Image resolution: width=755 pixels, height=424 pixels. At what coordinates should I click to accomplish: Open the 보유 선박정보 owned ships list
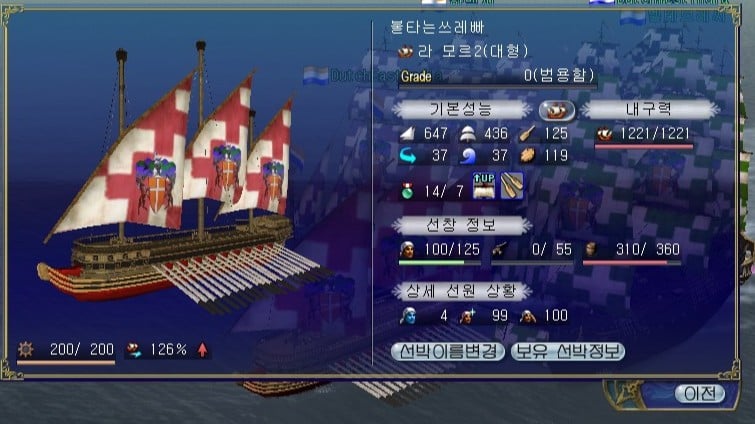[568, 351]
